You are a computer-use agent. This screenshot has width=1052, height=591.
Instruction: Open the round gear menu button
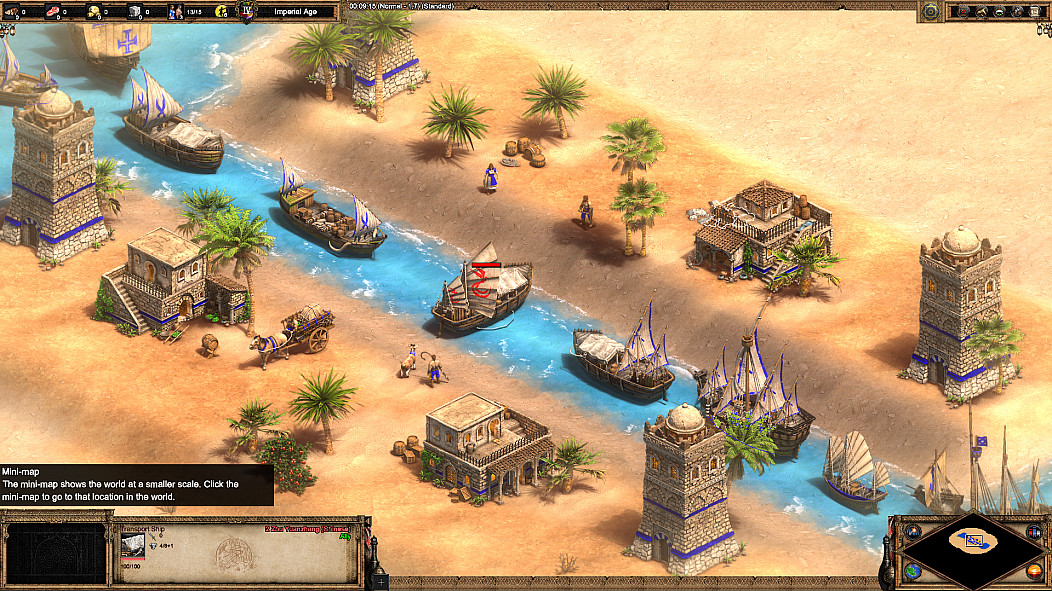click(x=930, y=11)
